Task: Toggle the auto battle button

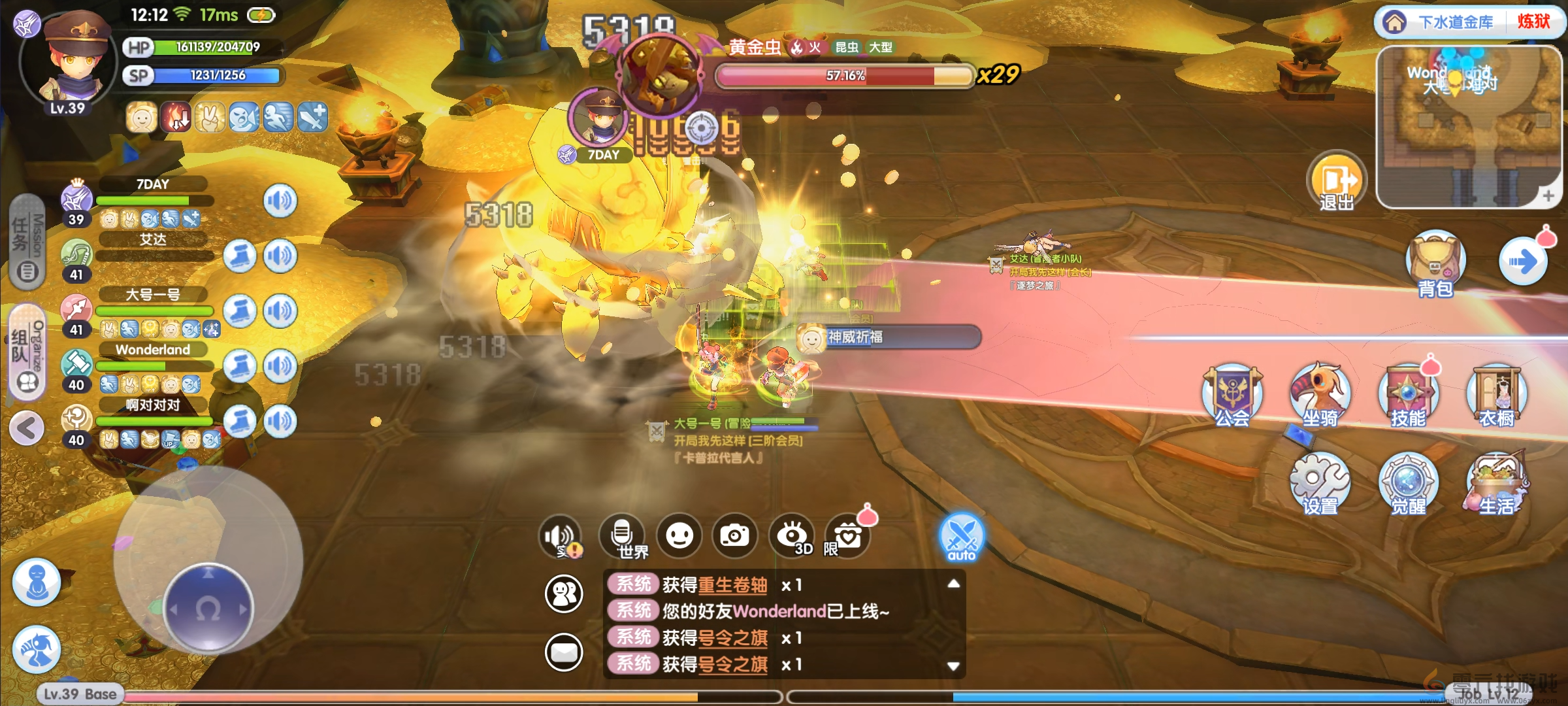Action: 961,537
